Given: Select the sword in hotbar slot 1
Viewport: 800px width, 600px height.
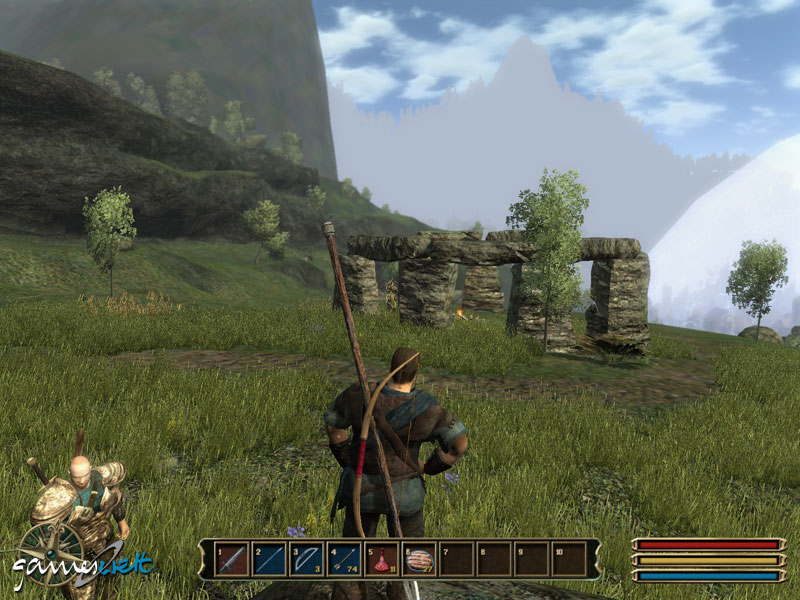Looking at the screenshot, I should pos(231,560).
